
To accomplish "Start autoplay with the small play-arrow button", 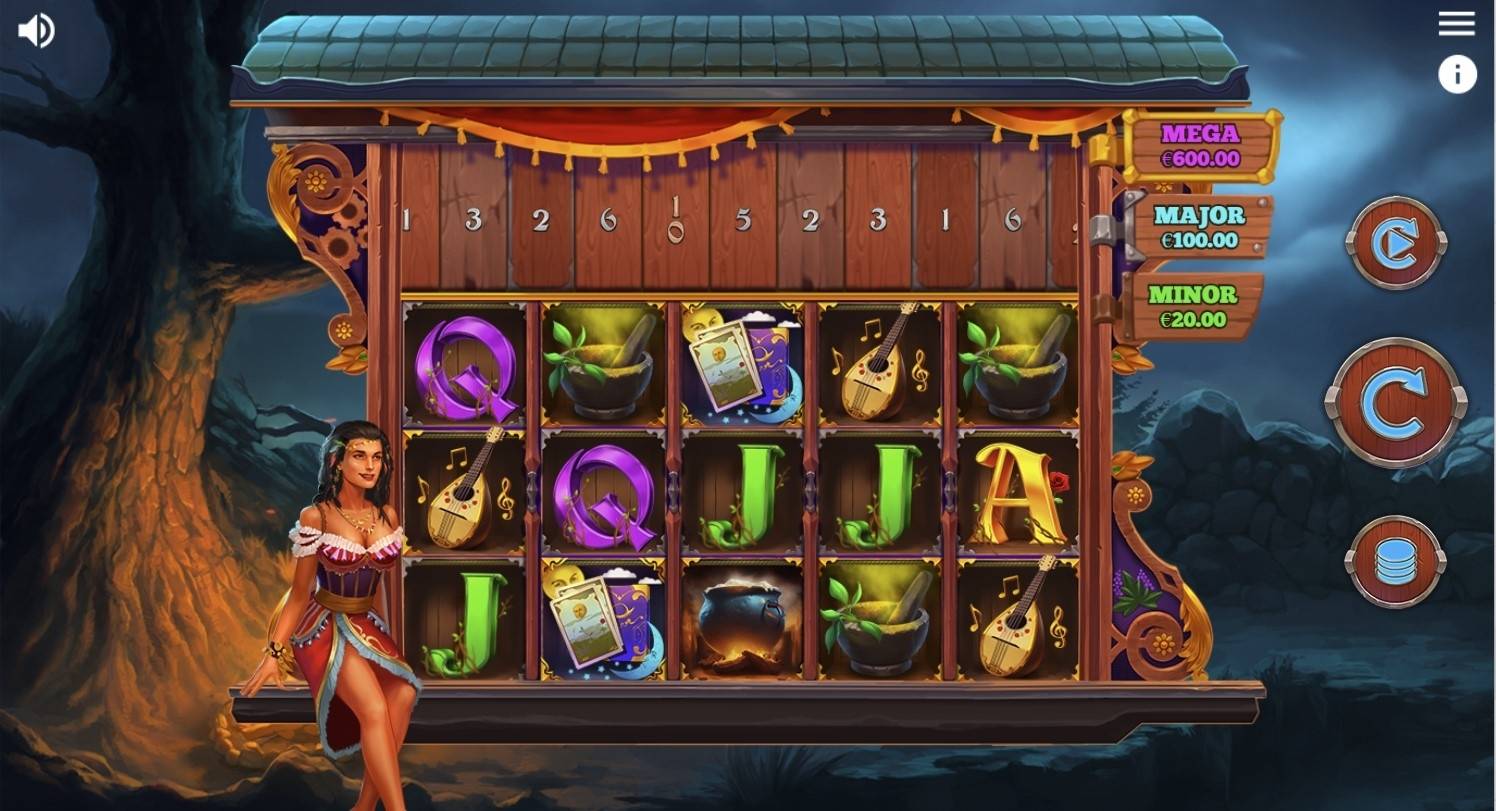I will pos(1396,243).
